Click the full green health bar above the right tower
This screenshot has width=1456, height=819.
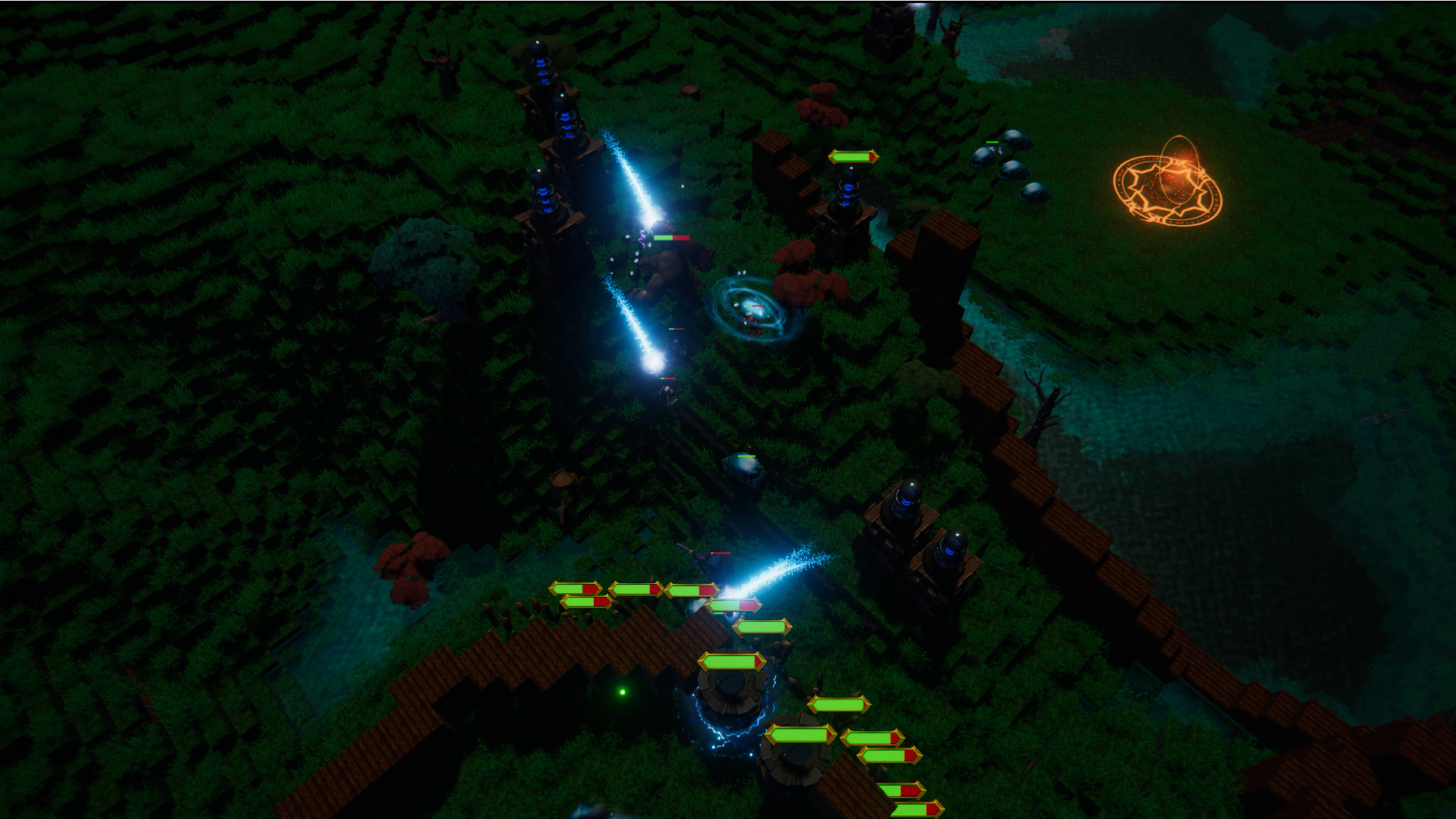[x=853, y=158]
